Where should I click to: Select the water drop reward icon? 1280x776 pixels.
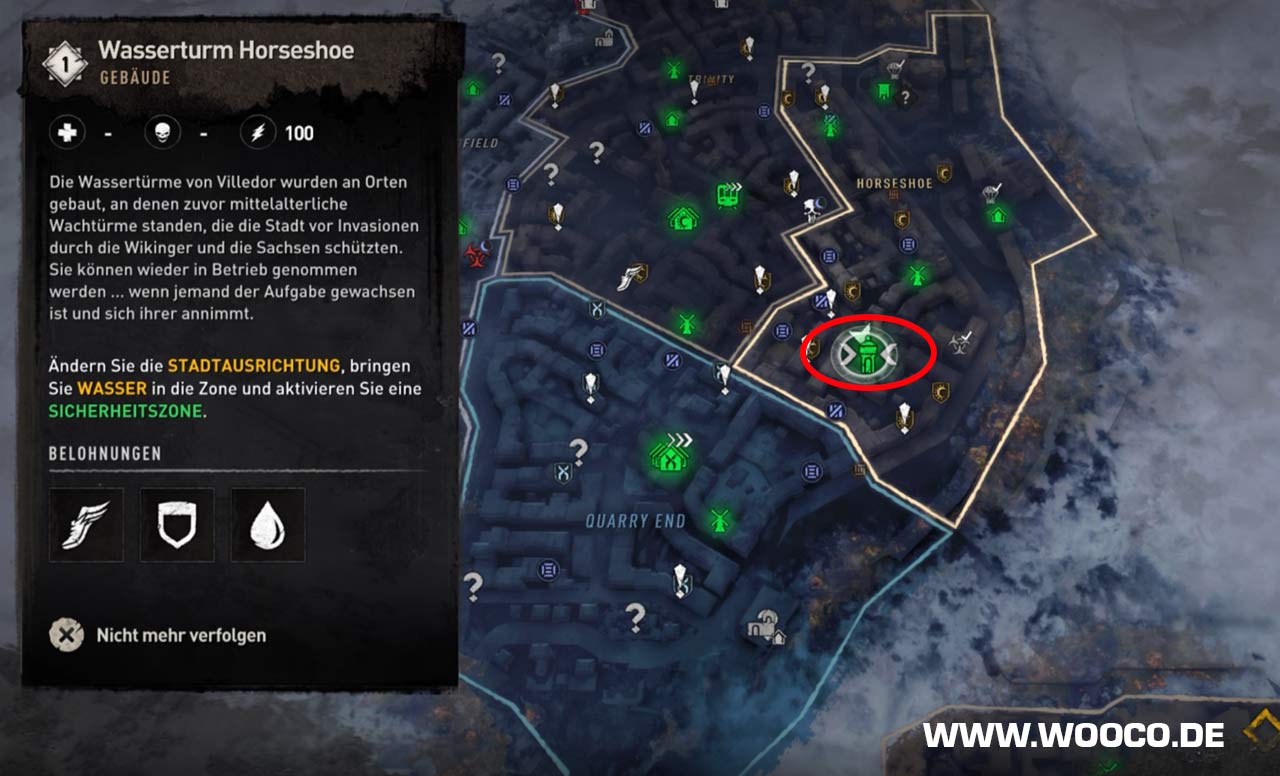click(x=268, y=525)
